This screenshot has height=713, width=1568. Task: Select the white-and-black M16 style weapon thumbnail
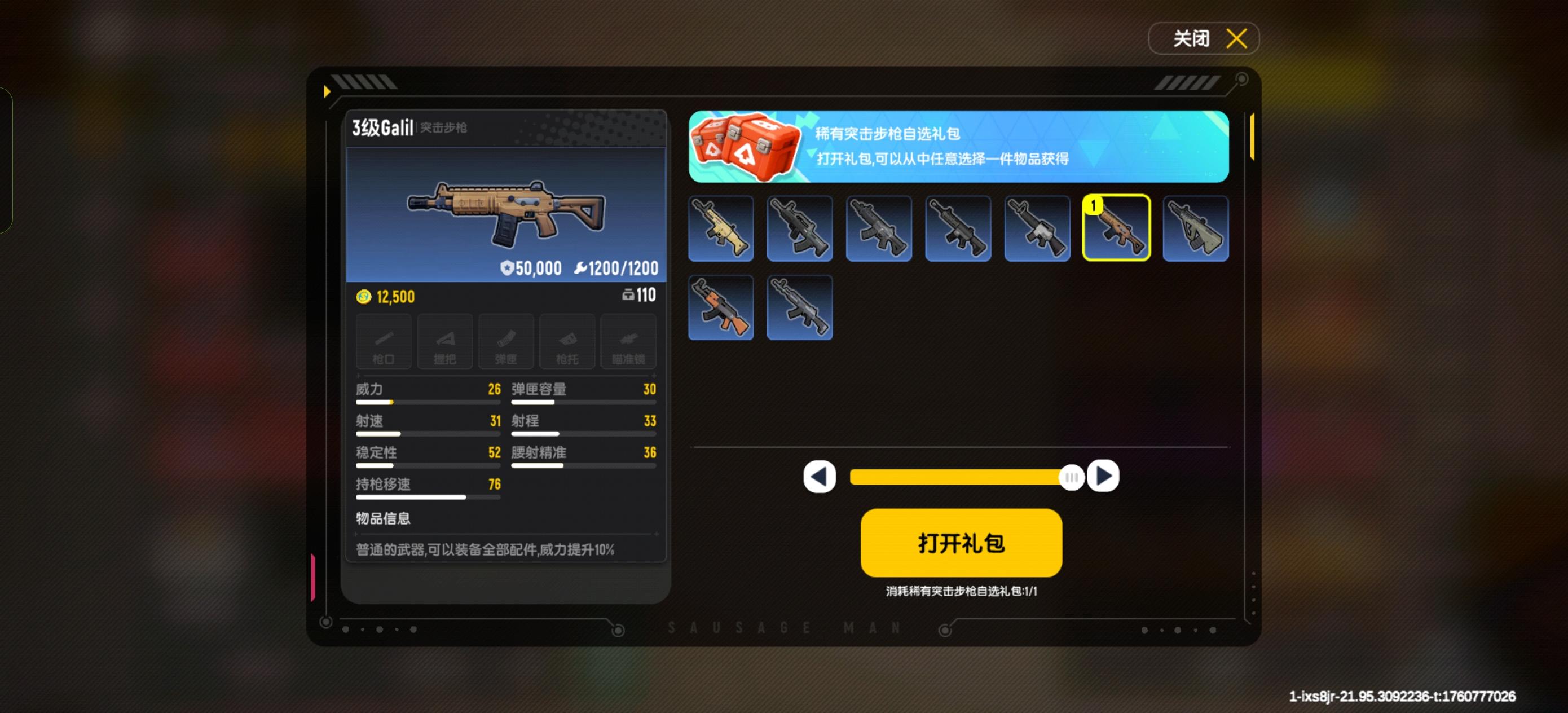click(x=1037, y=228)
